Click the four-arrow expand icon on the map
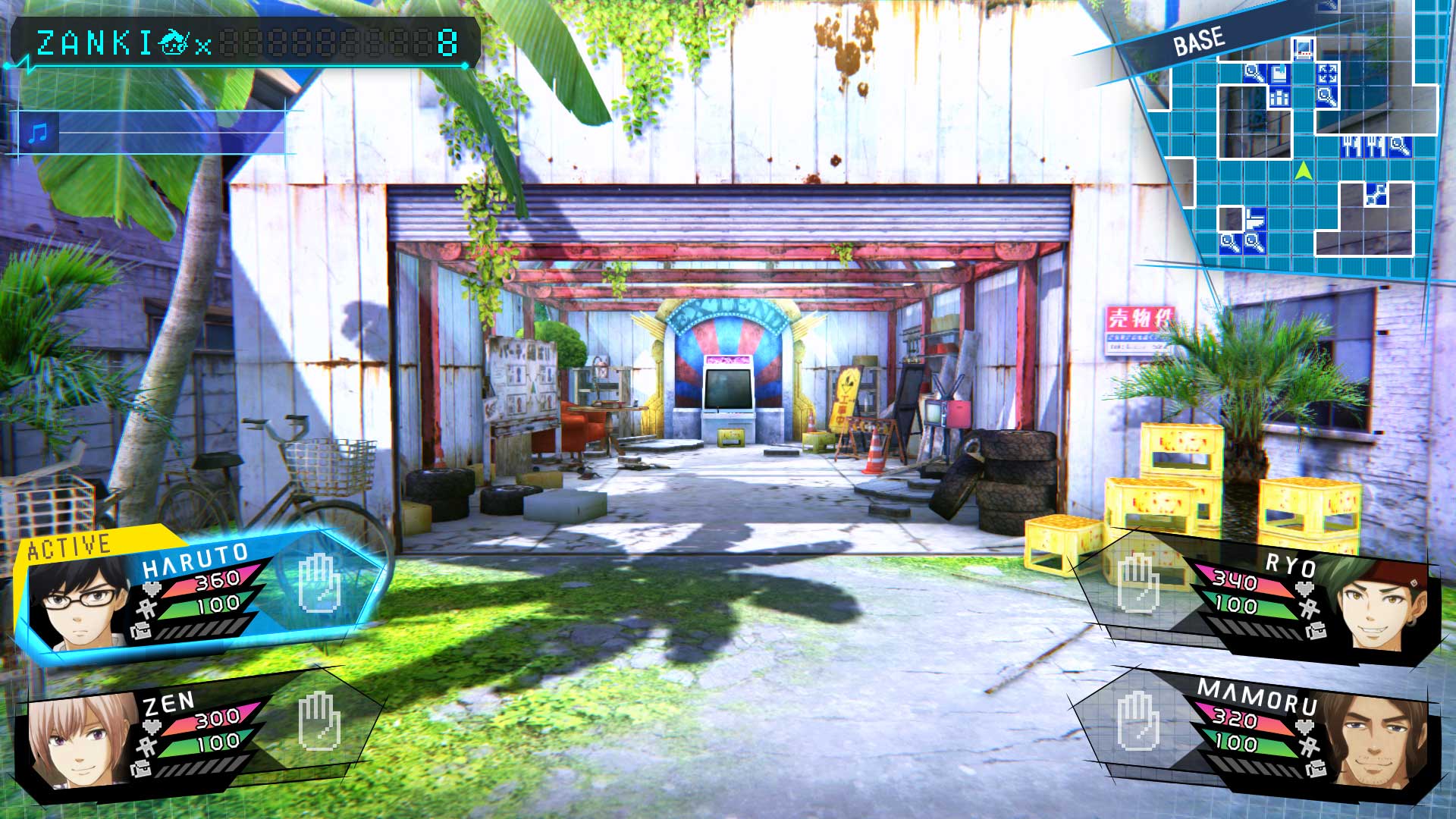This screenshot has height=819, width=1456. click(1326, 73)
